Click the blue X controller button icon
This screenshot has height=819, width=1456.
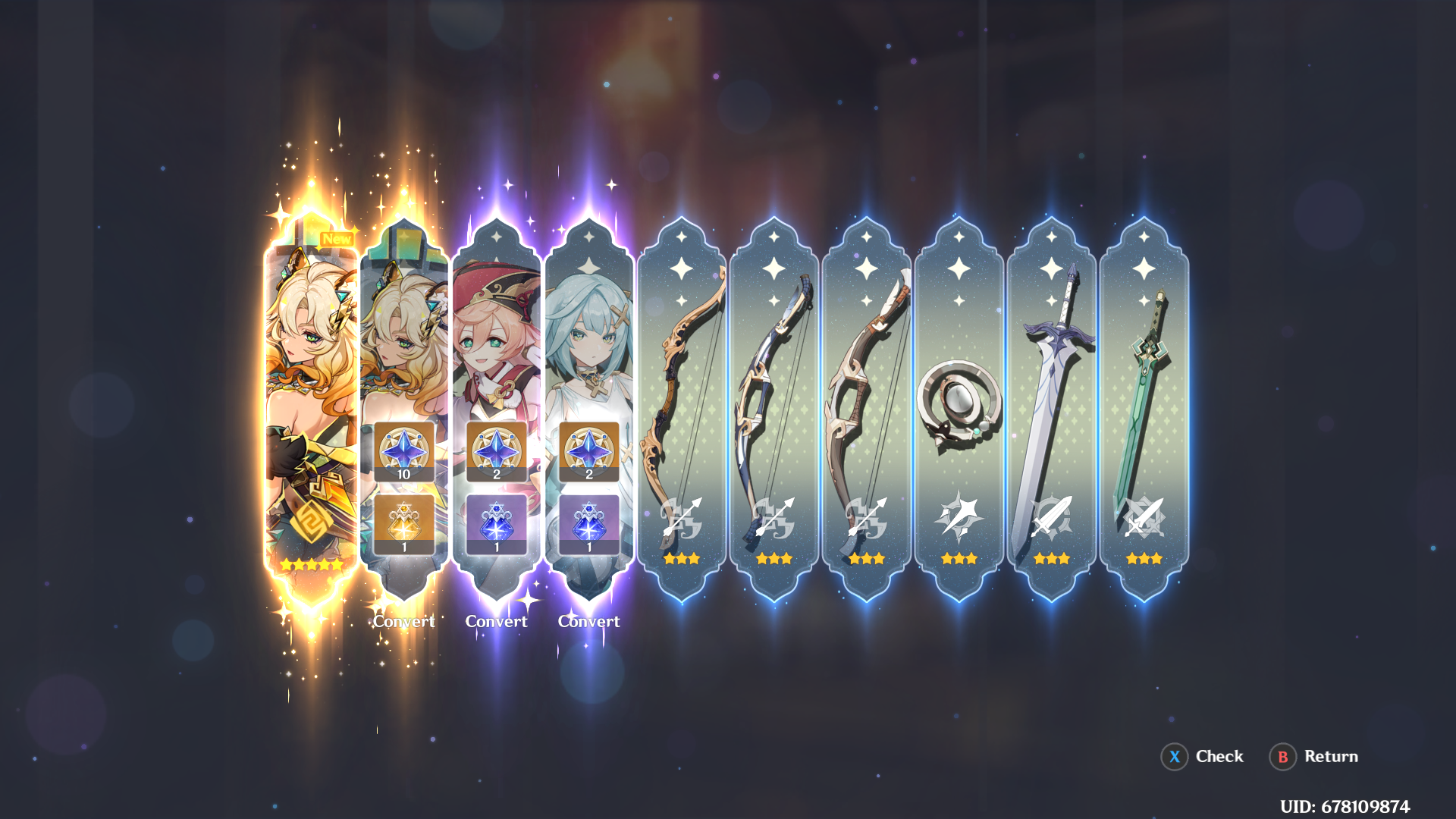click(1174, 756)
